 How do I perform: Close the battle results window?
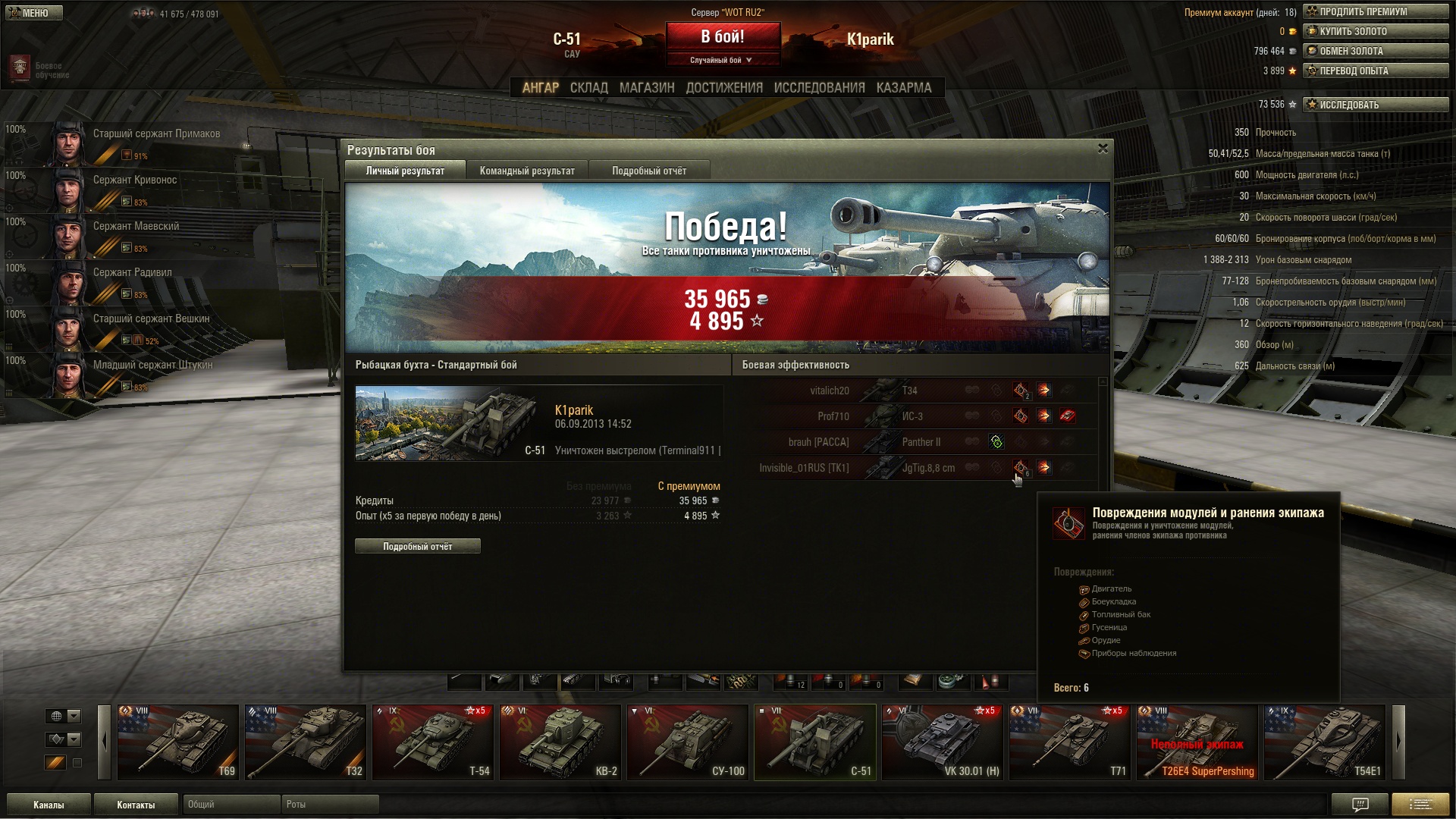pos(1103,149)
